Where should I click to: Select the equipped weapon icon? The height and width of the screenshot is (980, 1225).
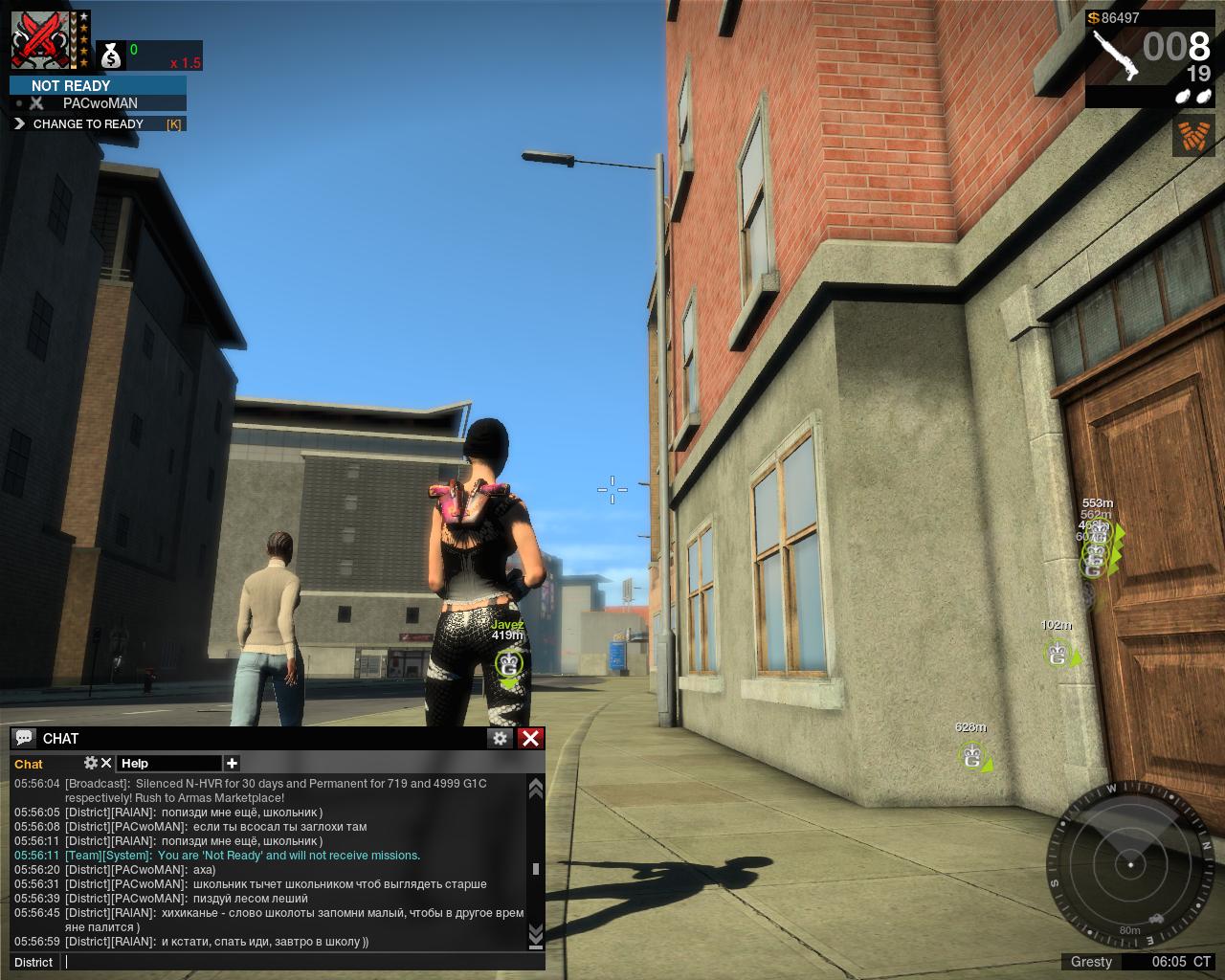click(1112, 55)
